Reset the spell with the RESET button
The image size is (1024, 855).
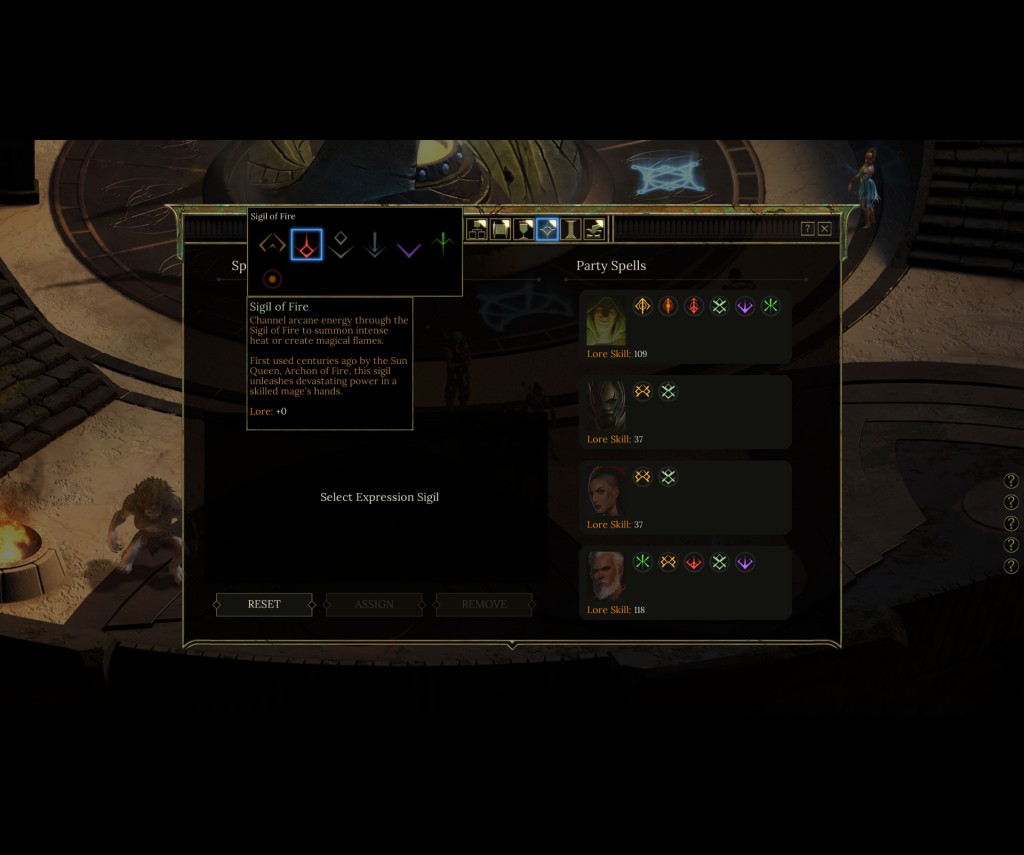tap(264, 604)
